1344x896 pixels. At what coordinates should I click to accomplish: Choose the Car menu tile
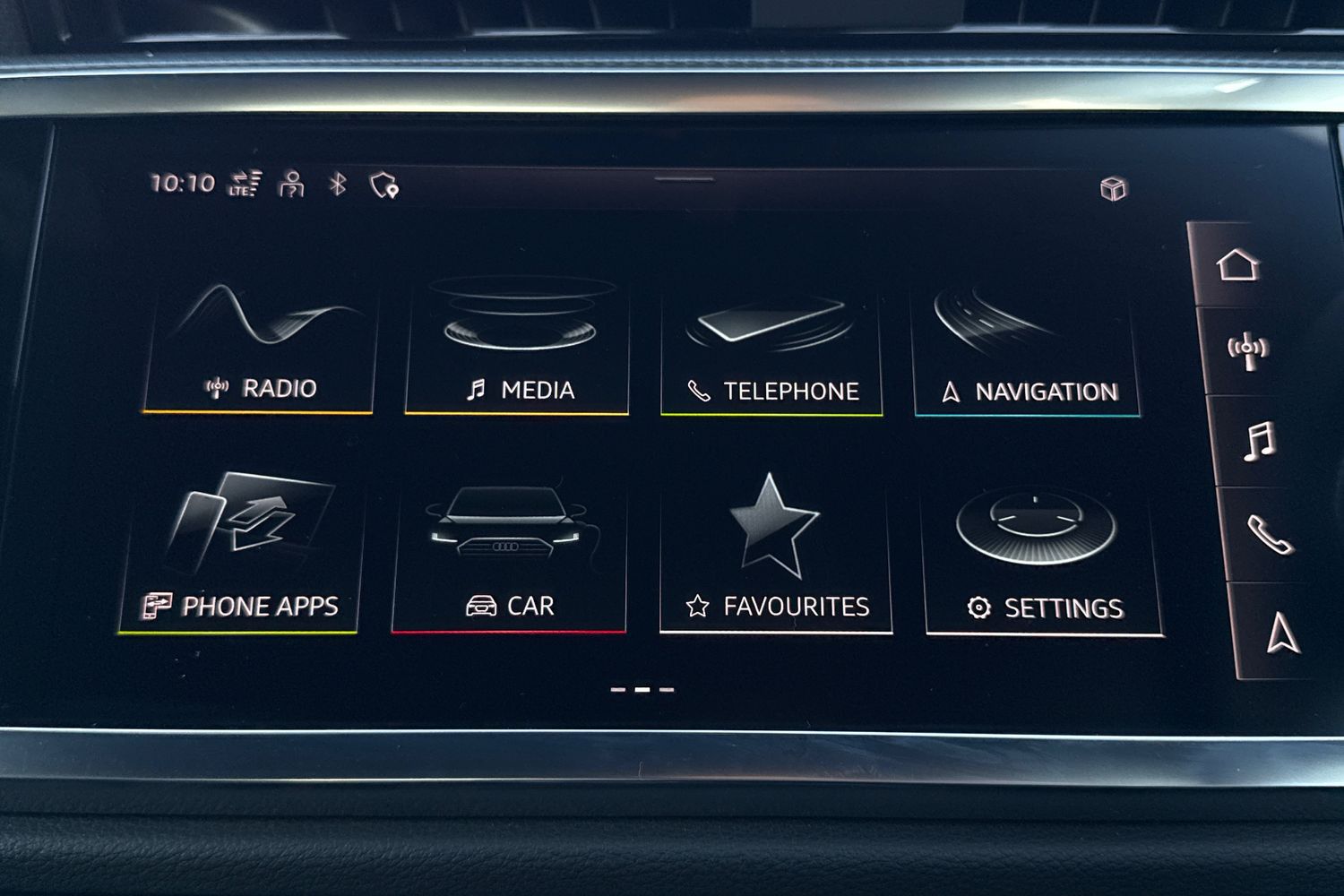pos(509,557)
